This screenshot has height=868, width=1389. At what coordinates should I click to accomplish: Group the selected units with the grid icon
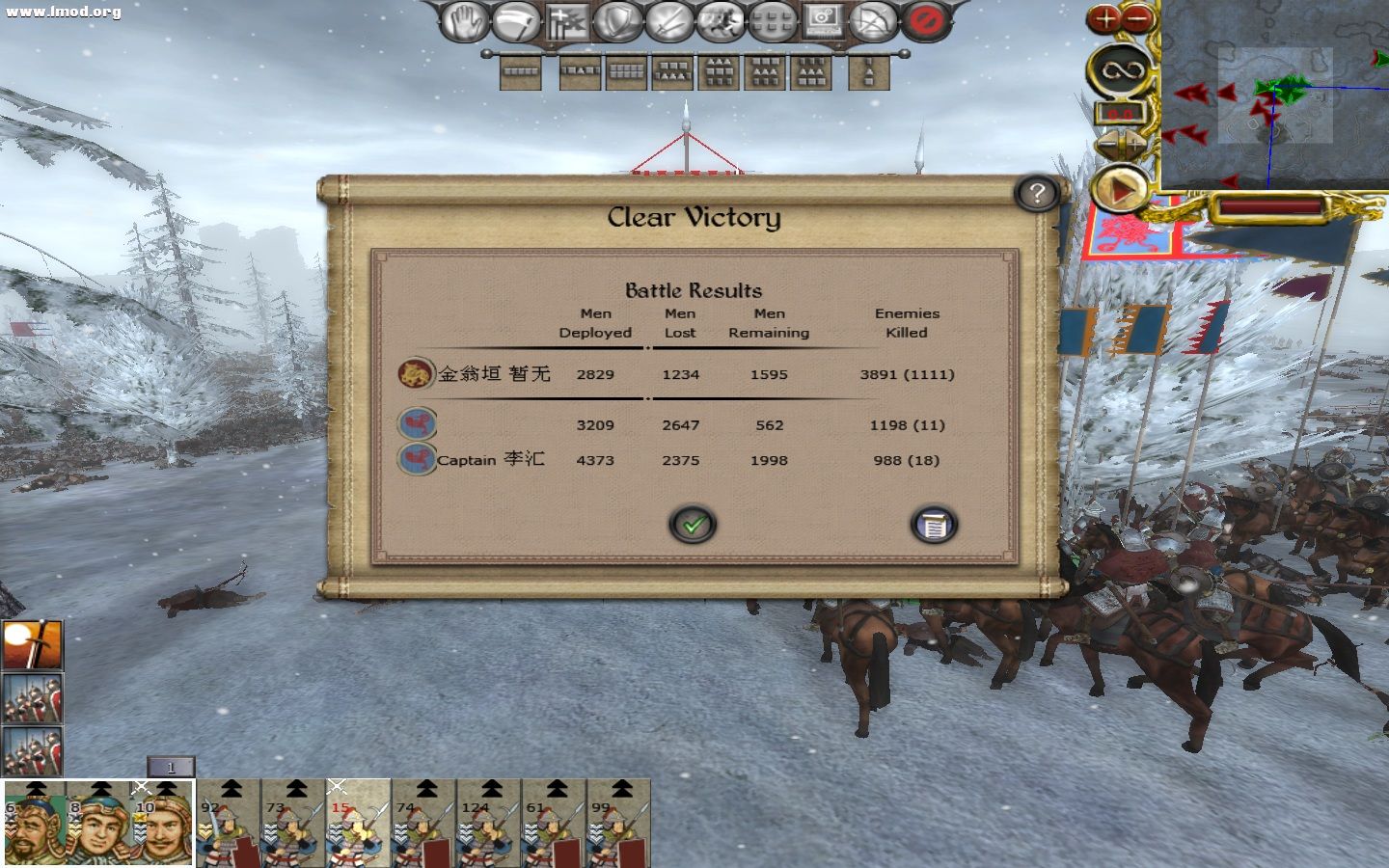click(x=772, y=20)
